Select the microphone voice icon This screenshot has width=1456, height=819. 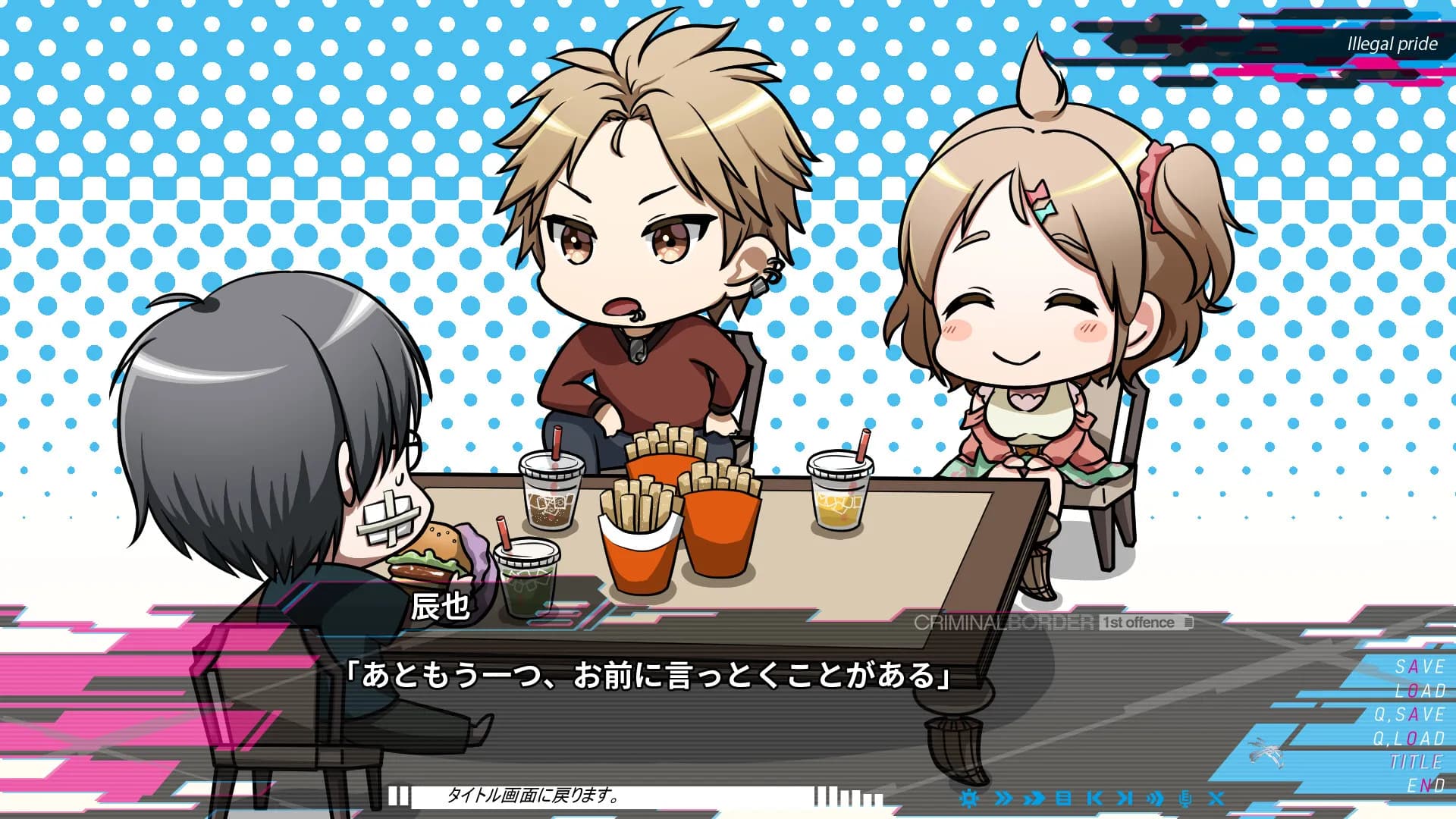coord(1185,799)
